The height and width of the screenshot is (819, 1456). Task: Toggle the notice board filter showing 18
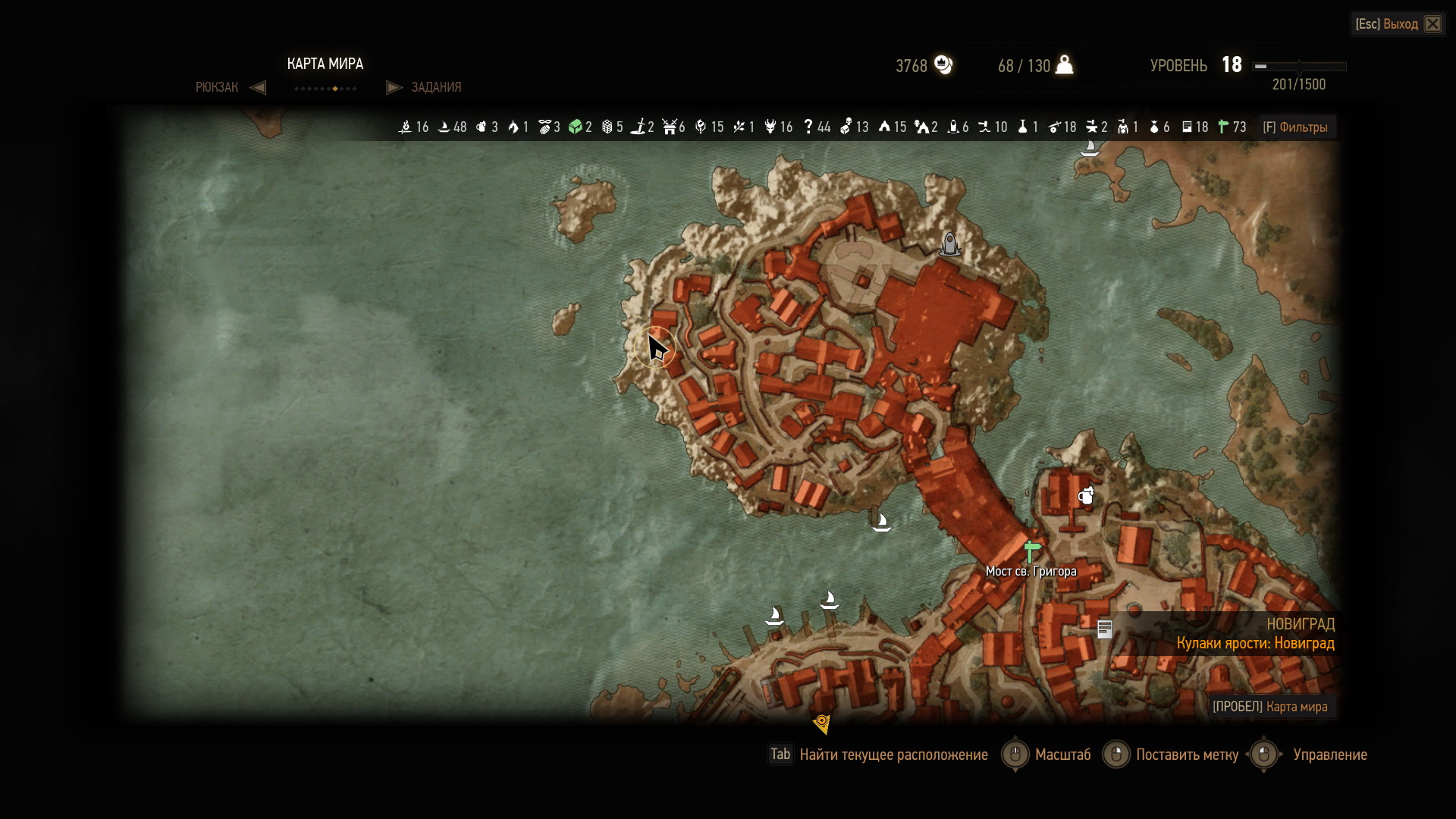coord(1188,127)
